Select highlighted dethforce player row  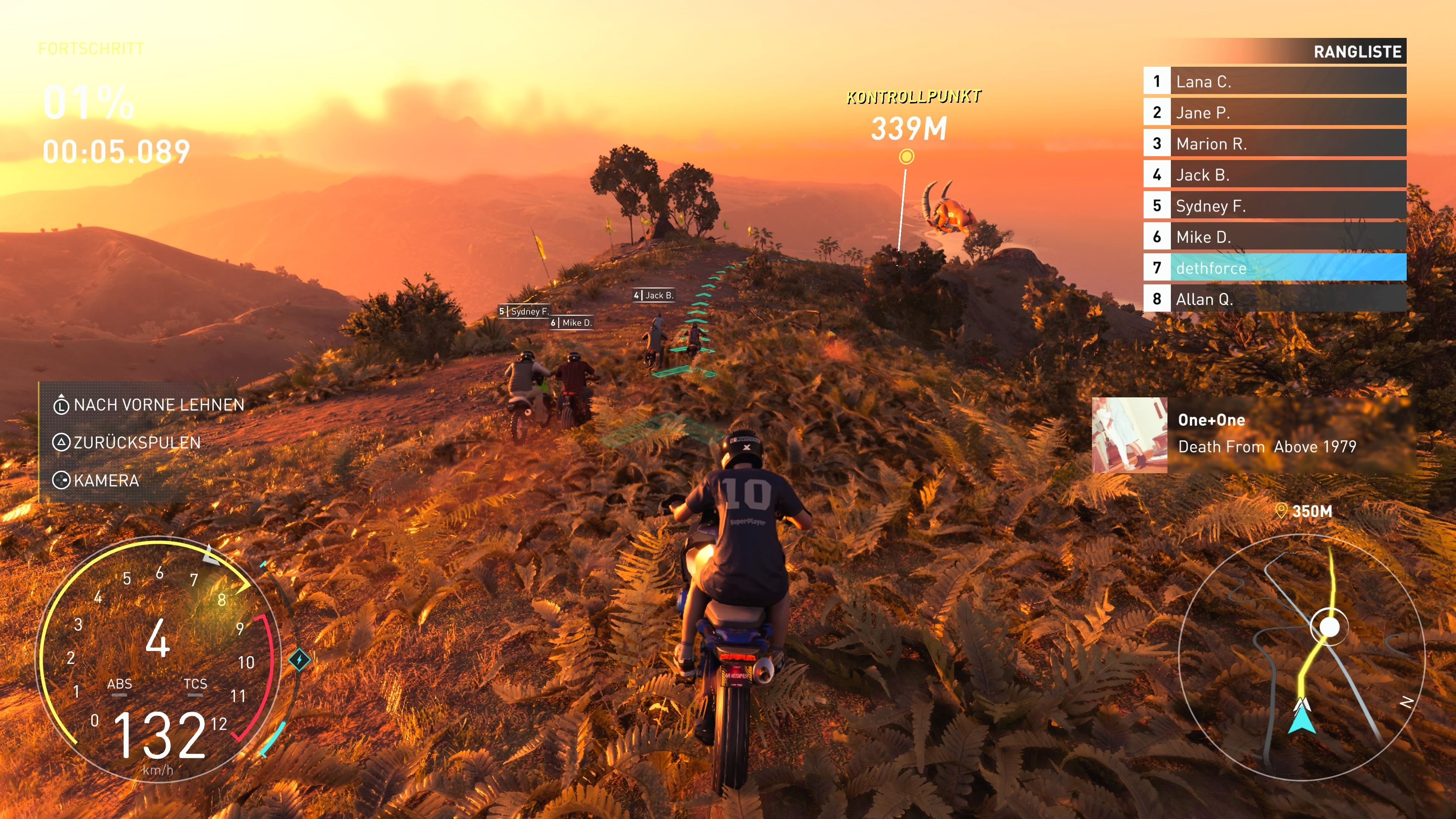[x=1274, y=268]
